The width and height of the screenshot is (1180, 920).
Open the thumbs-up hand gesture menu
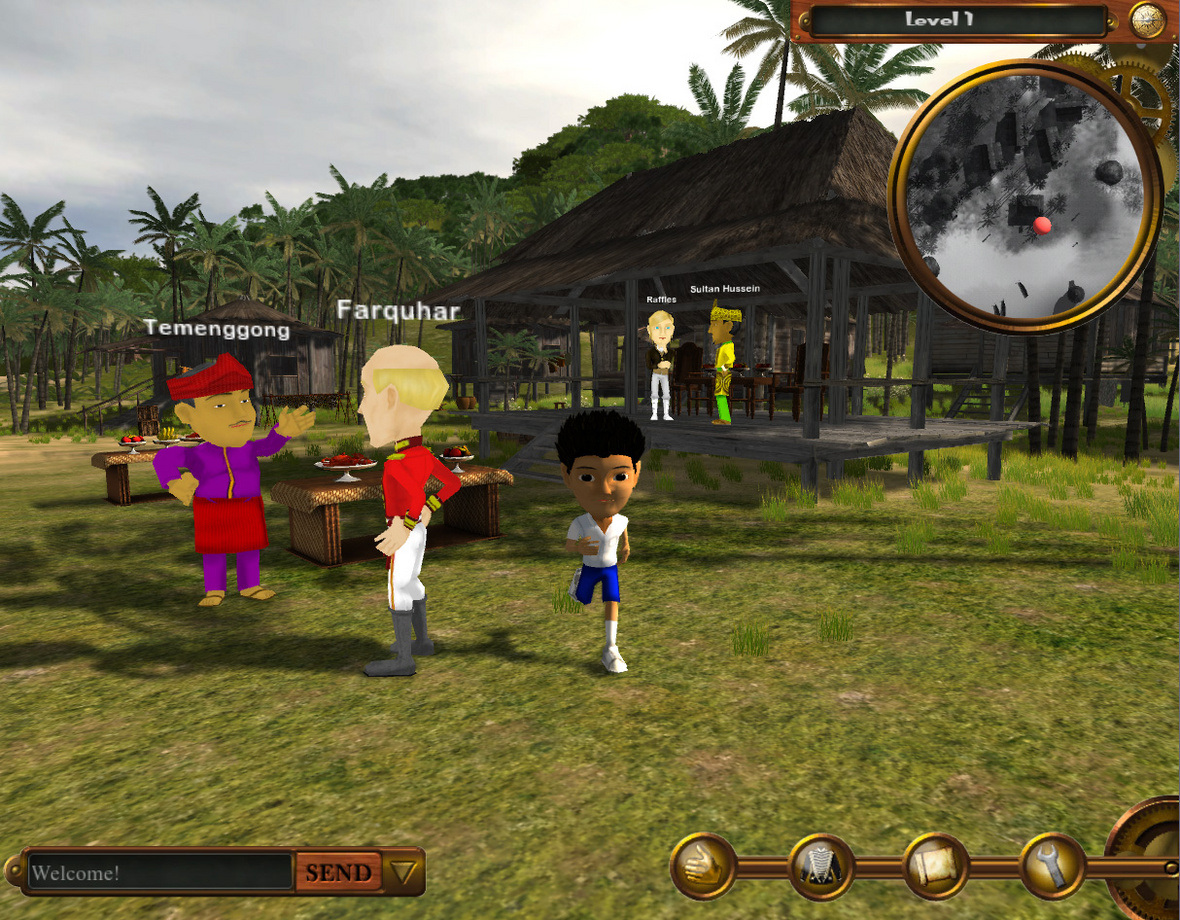coord(703,866)
